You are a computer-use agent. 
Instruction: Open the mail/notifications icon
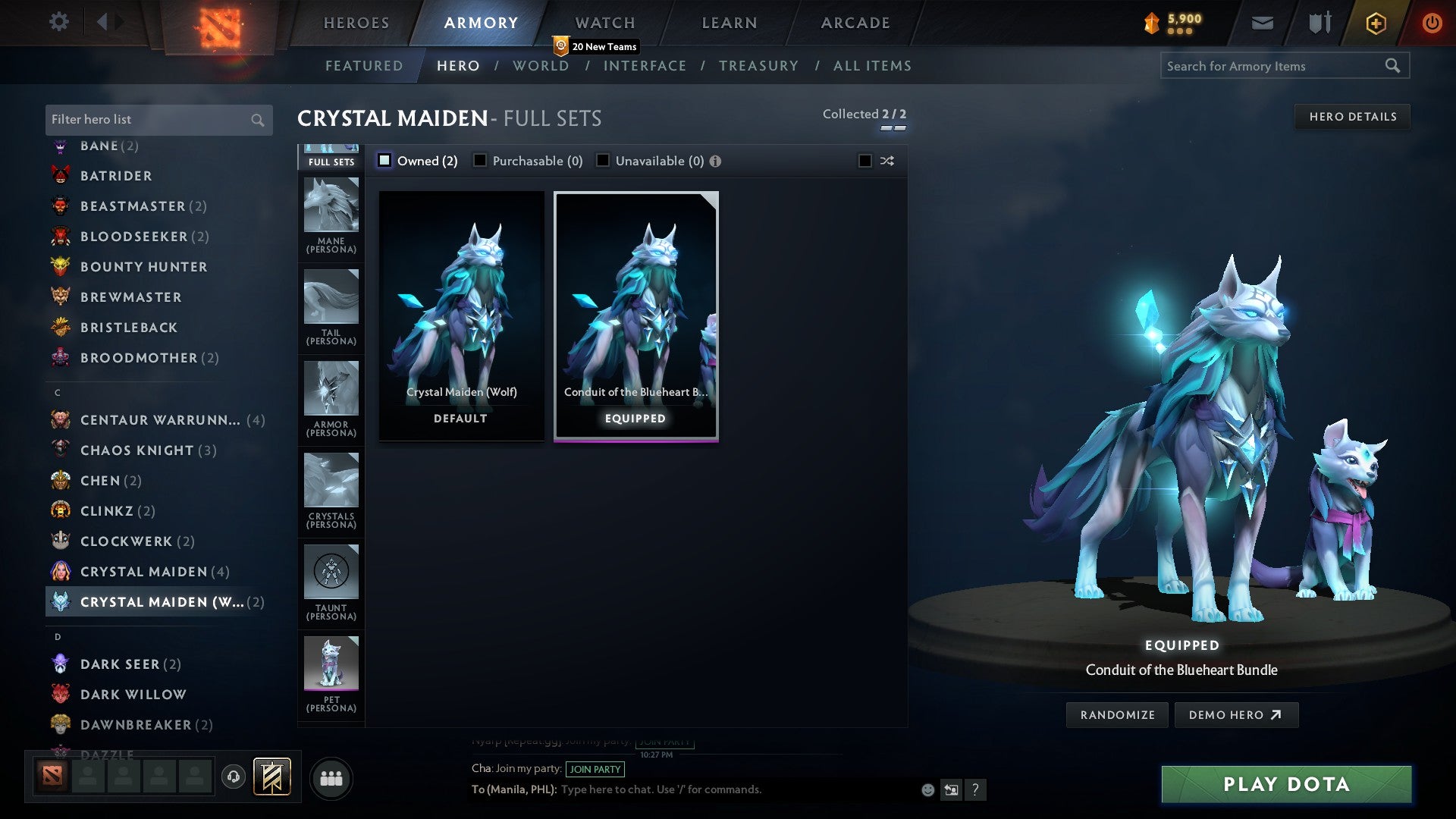(x=1261, y=23)
